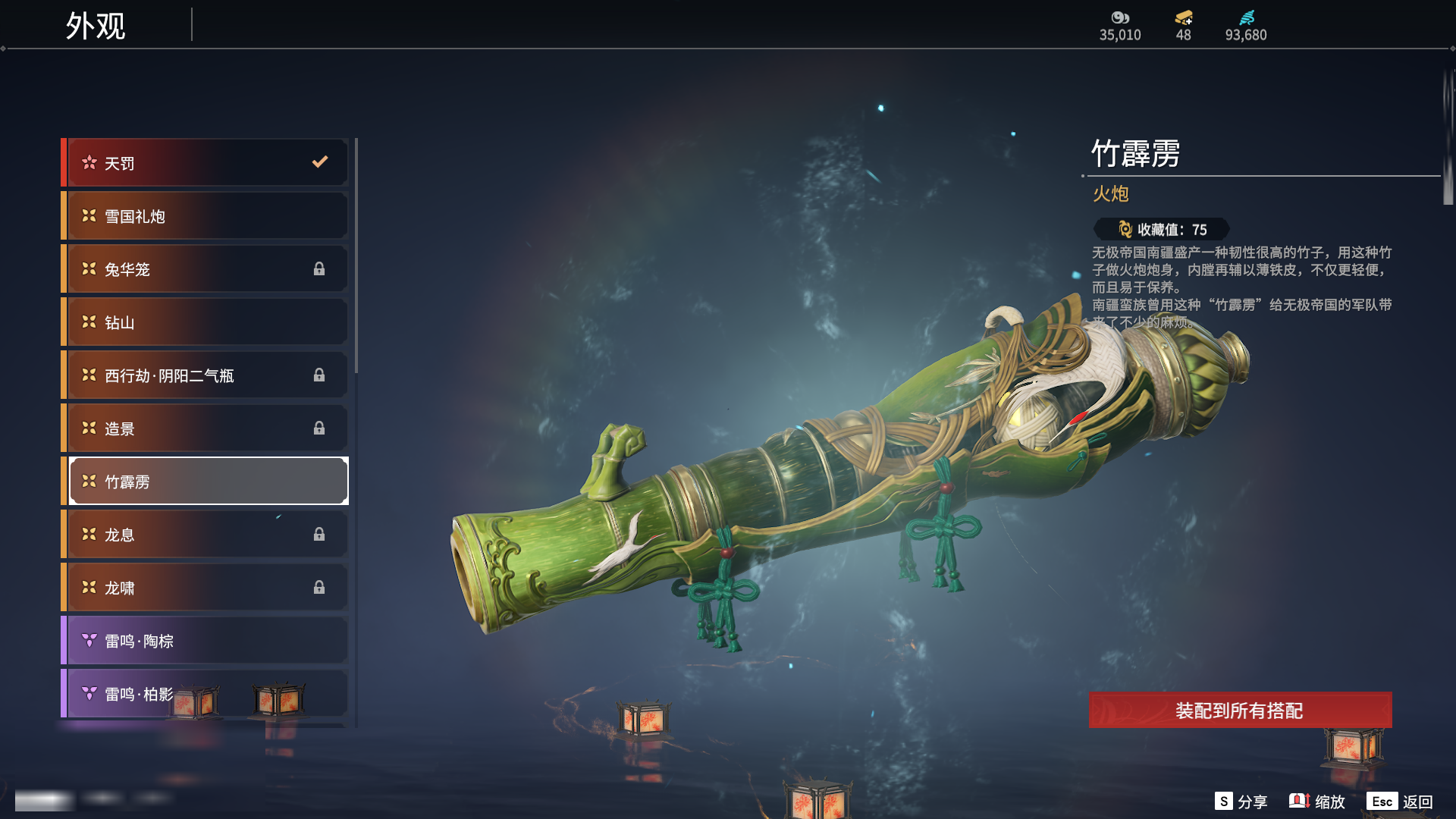Viewport: 1456px width, 819px height.
Task: Activate the 缩放 zoom control
Action: [x=1317, y=802]
